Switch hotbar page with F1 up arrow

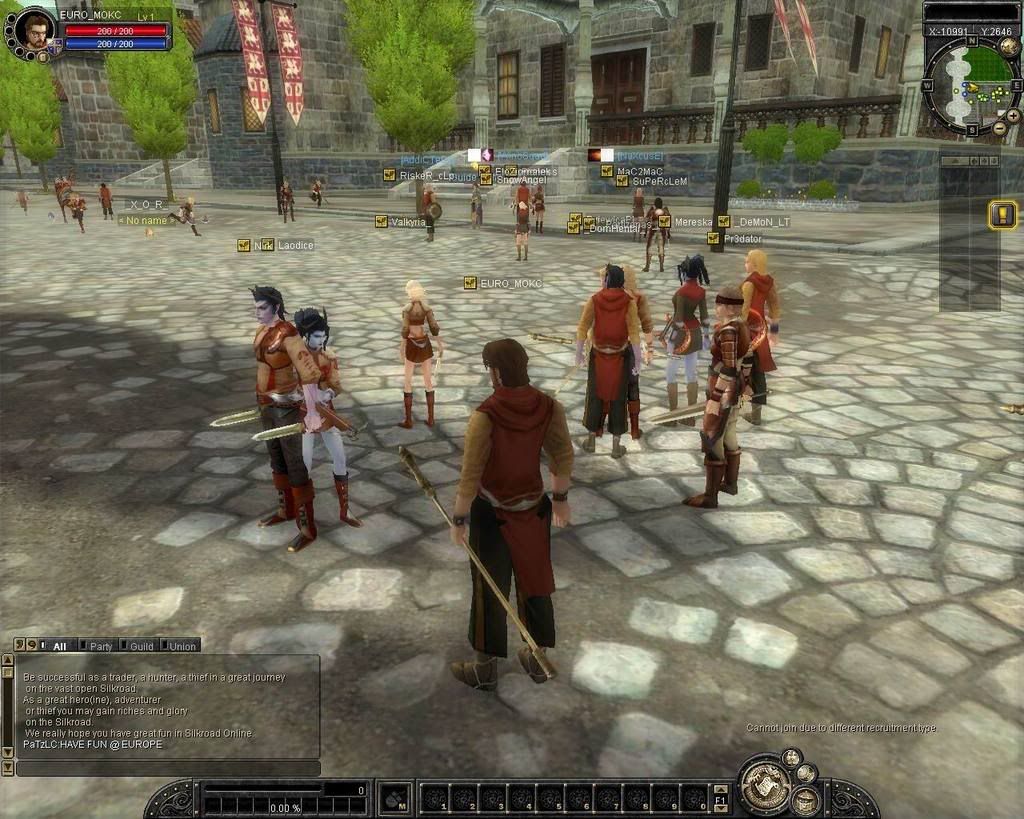(721, 790)
